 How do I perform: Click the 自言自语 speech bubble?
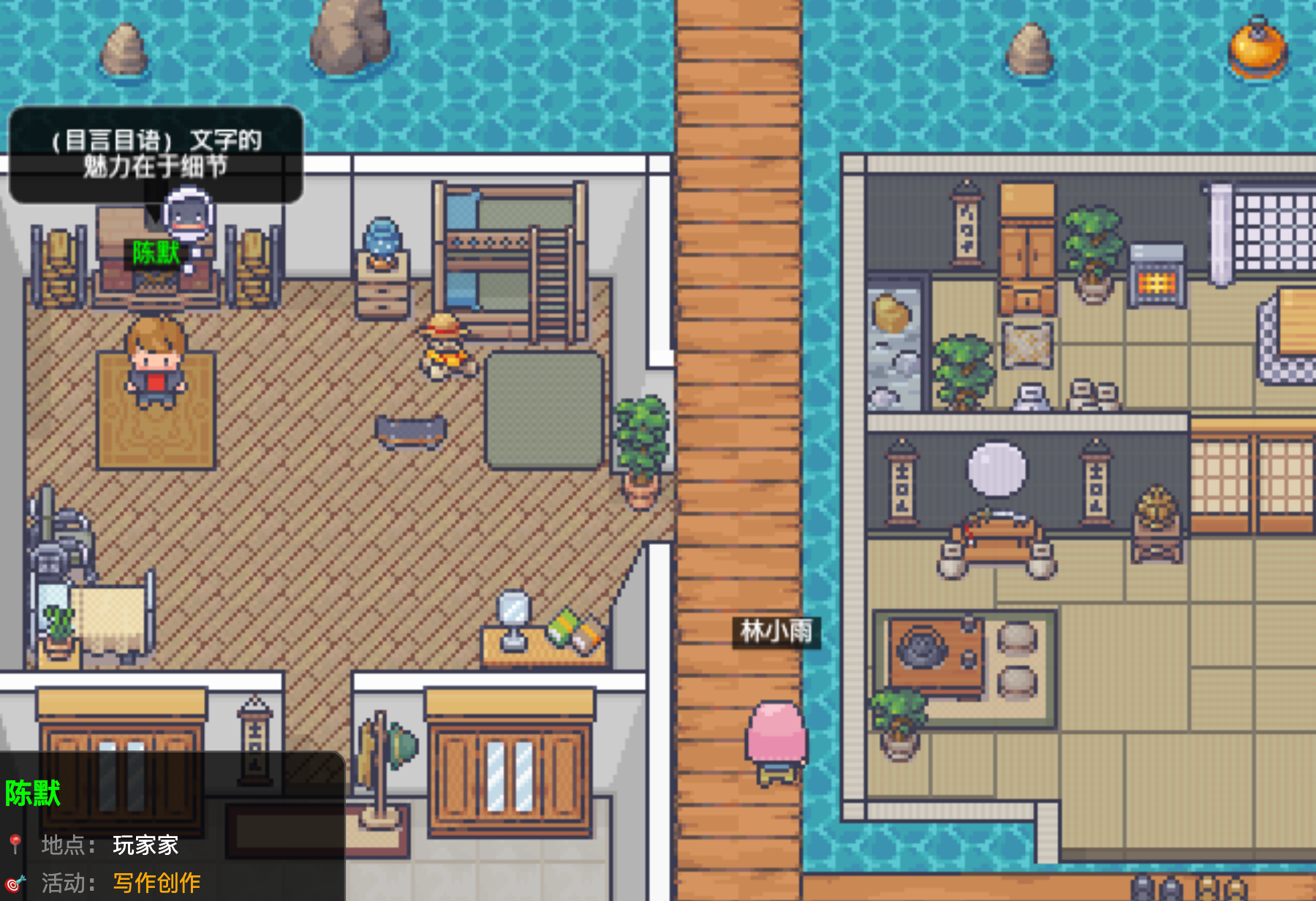point(156,154)
